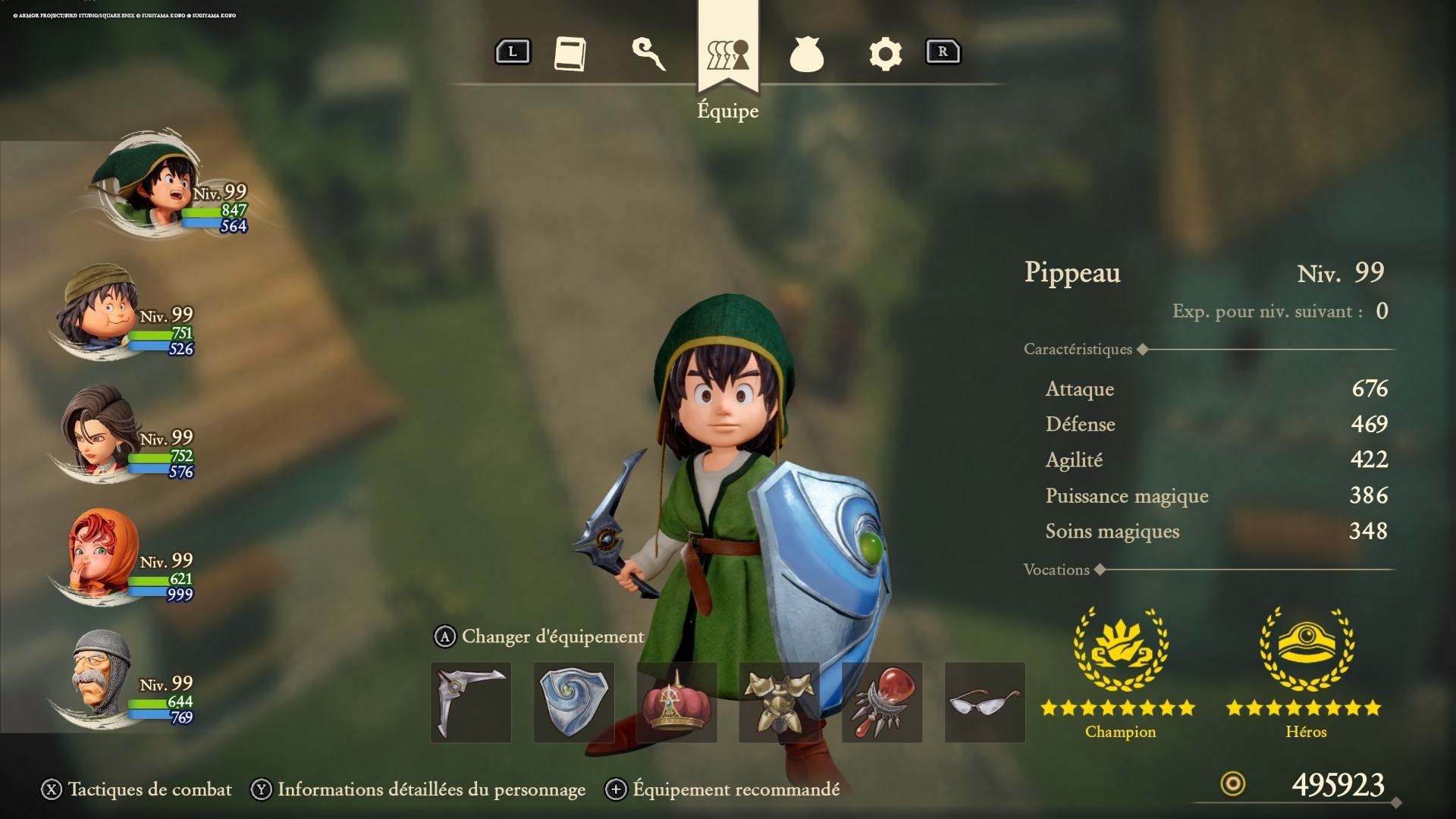Select the red crown helmet slot

click(676, 702)
